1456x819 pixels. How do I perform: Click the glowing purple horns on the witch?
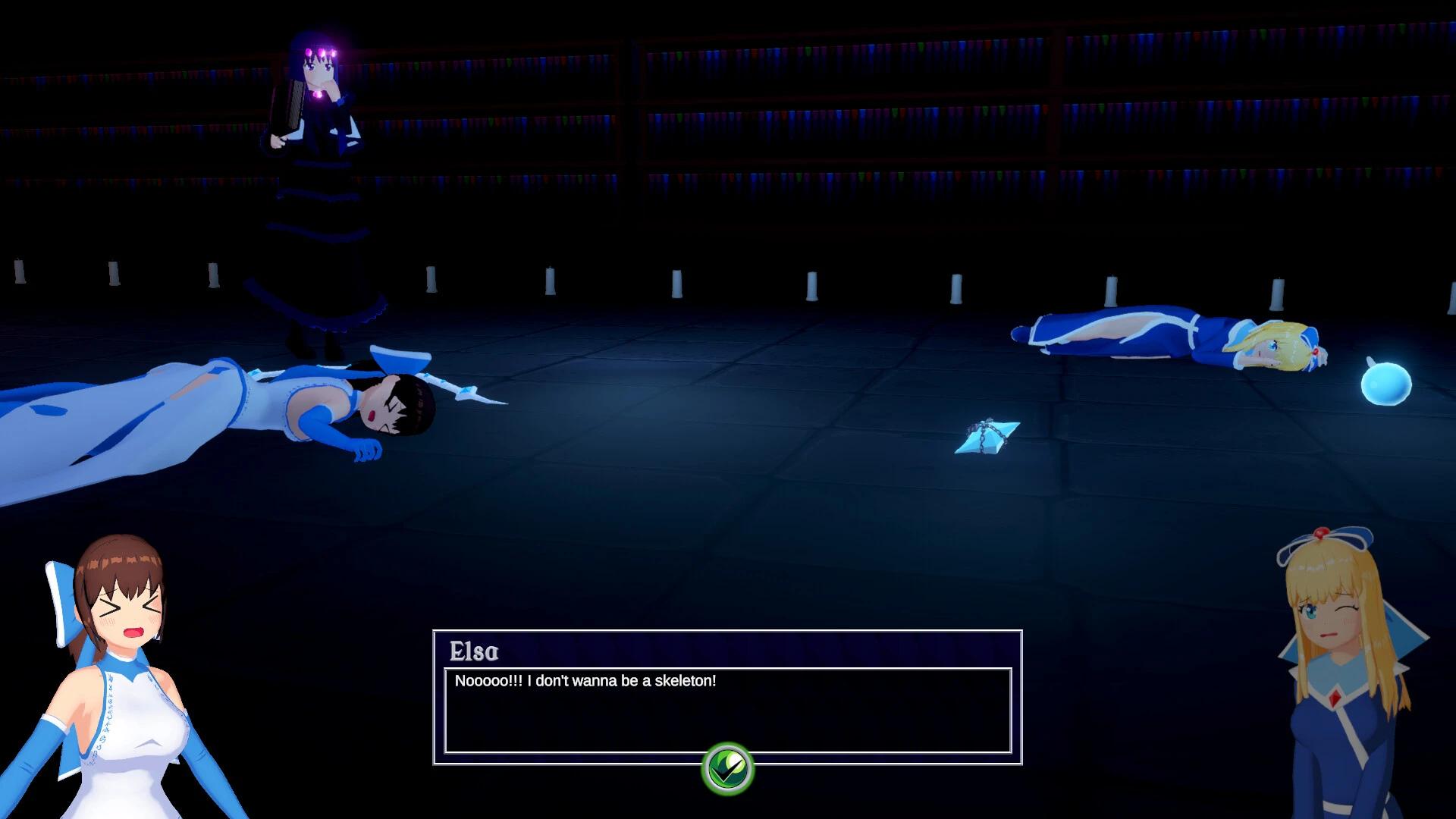click(x=322, y=52)
